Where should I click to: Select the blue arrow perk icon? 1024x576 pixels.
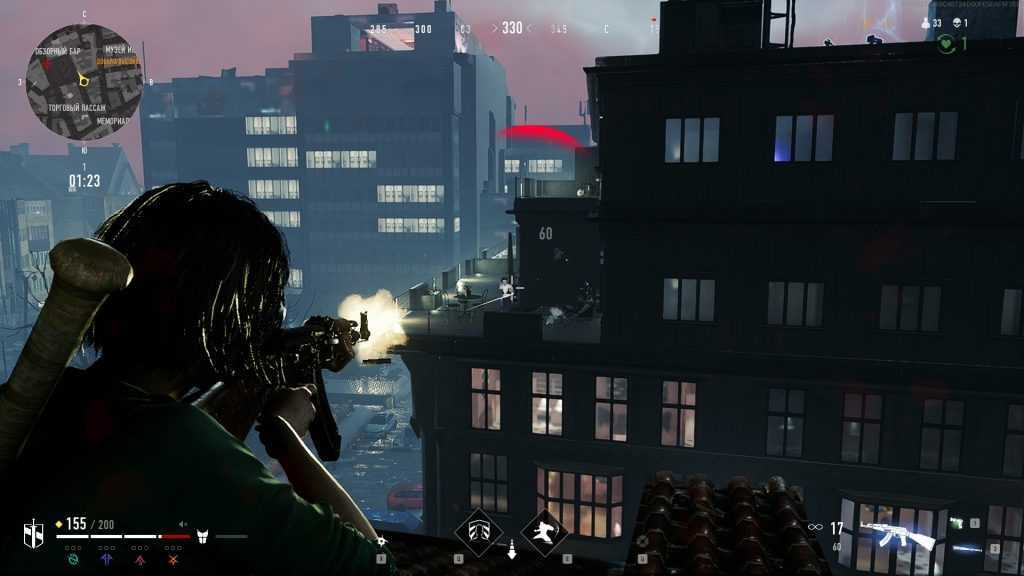(108, 561)
